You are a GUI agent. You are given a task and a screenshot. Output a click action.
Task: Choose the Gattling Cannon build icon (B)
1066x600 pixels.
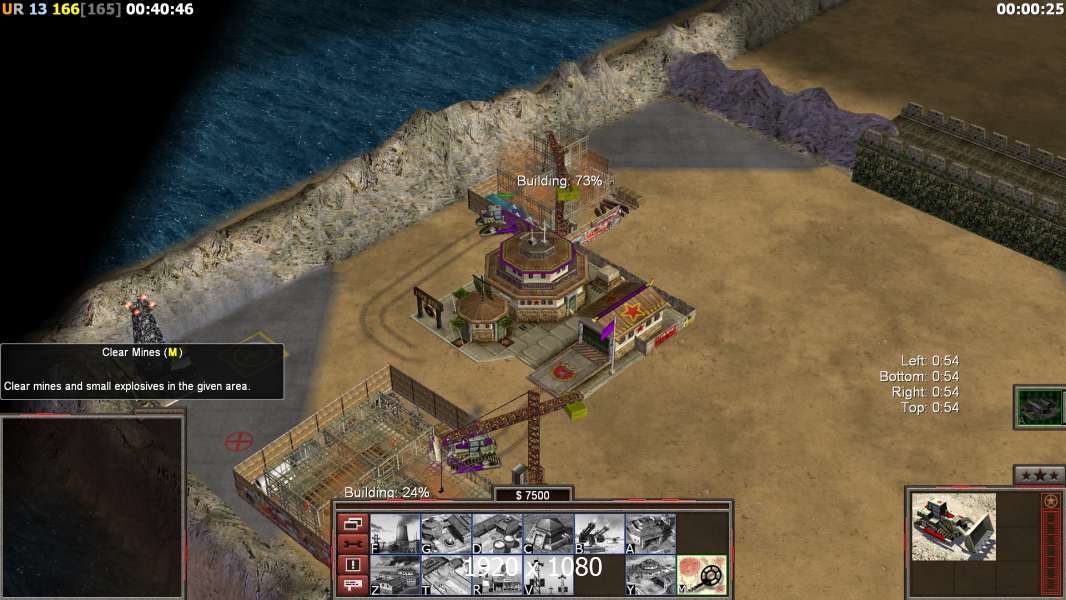[x=599, y=534]
